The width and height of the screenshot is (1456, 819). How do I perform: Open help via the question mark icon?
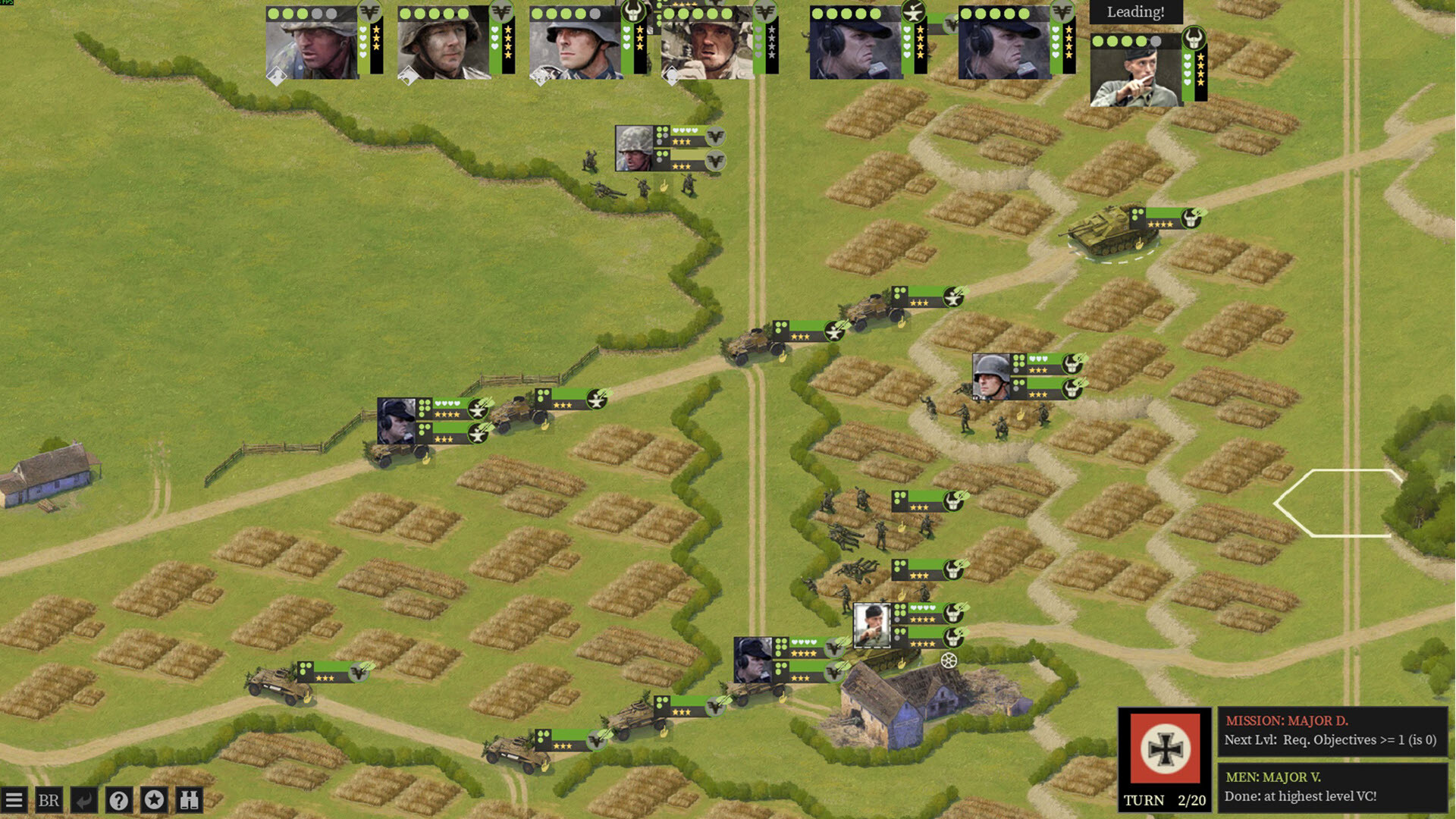tap(119, 799)
